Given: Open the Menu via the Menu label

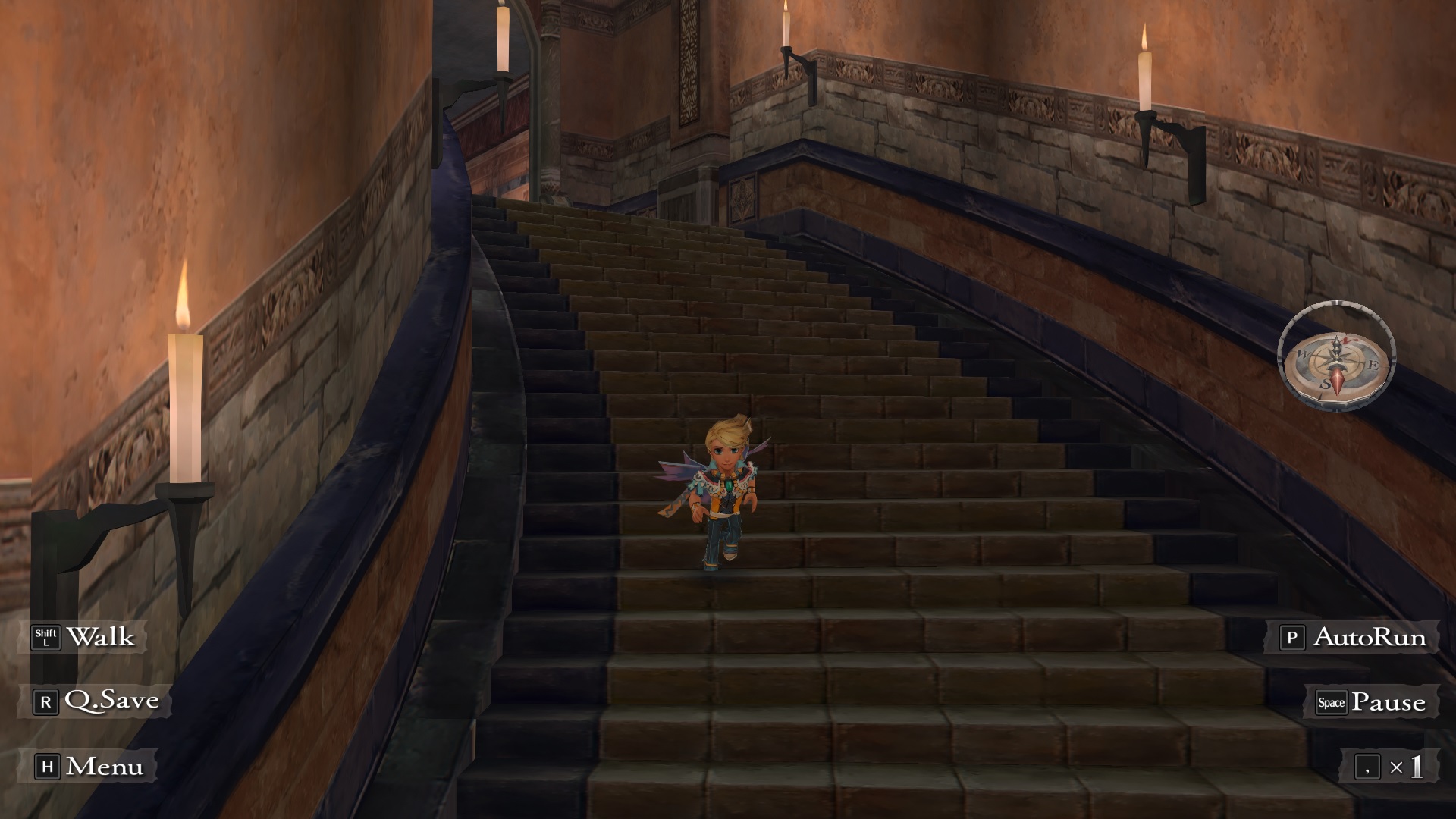Looking at the screenshot, I should coord(105,766).
